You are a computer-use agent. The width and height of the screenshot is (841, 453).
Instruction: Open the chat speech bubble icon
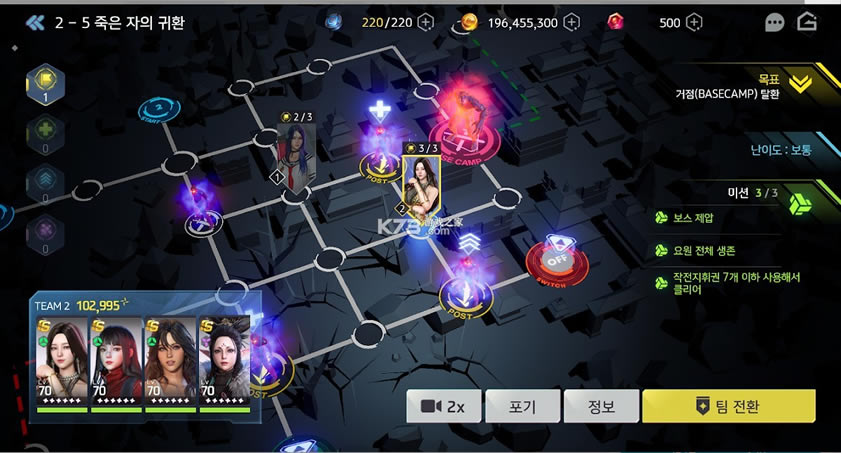pyautogui.click(x=775, y=22)
